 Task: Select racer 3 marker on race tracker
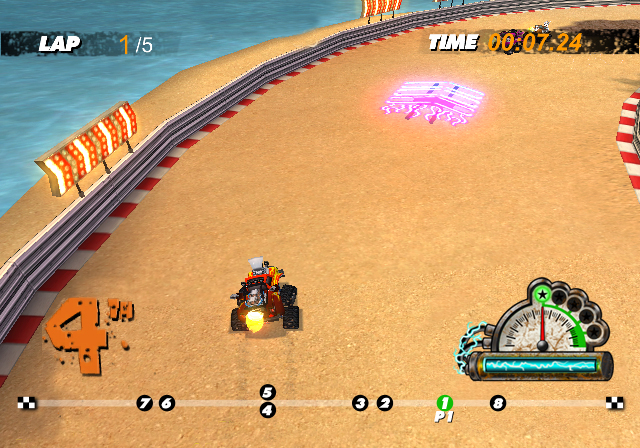point(360,403)
